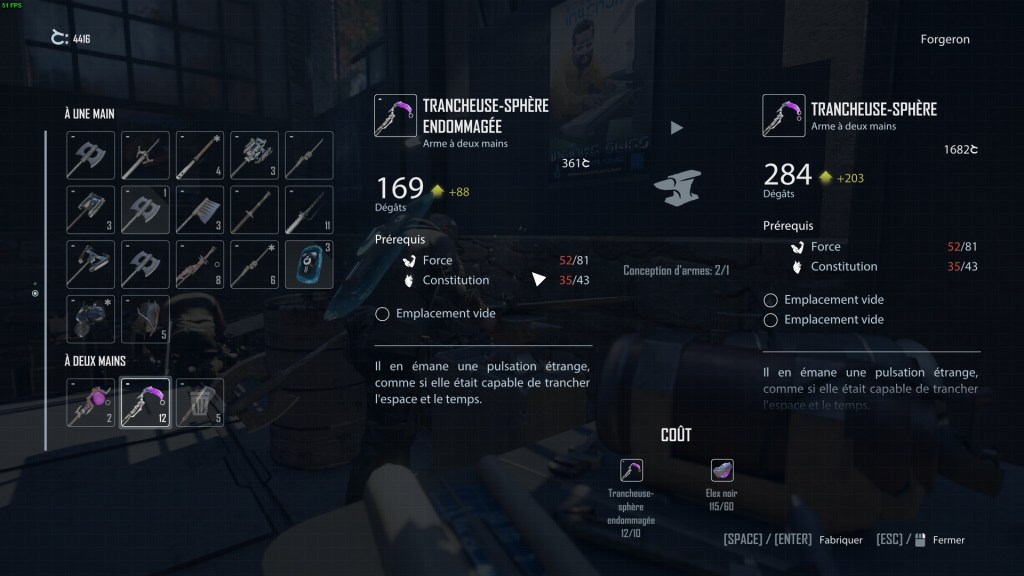Choose the highlighted purple scythe with quantity 12
This screenshot has height=576, width=1024.
(x=145, y=401)
